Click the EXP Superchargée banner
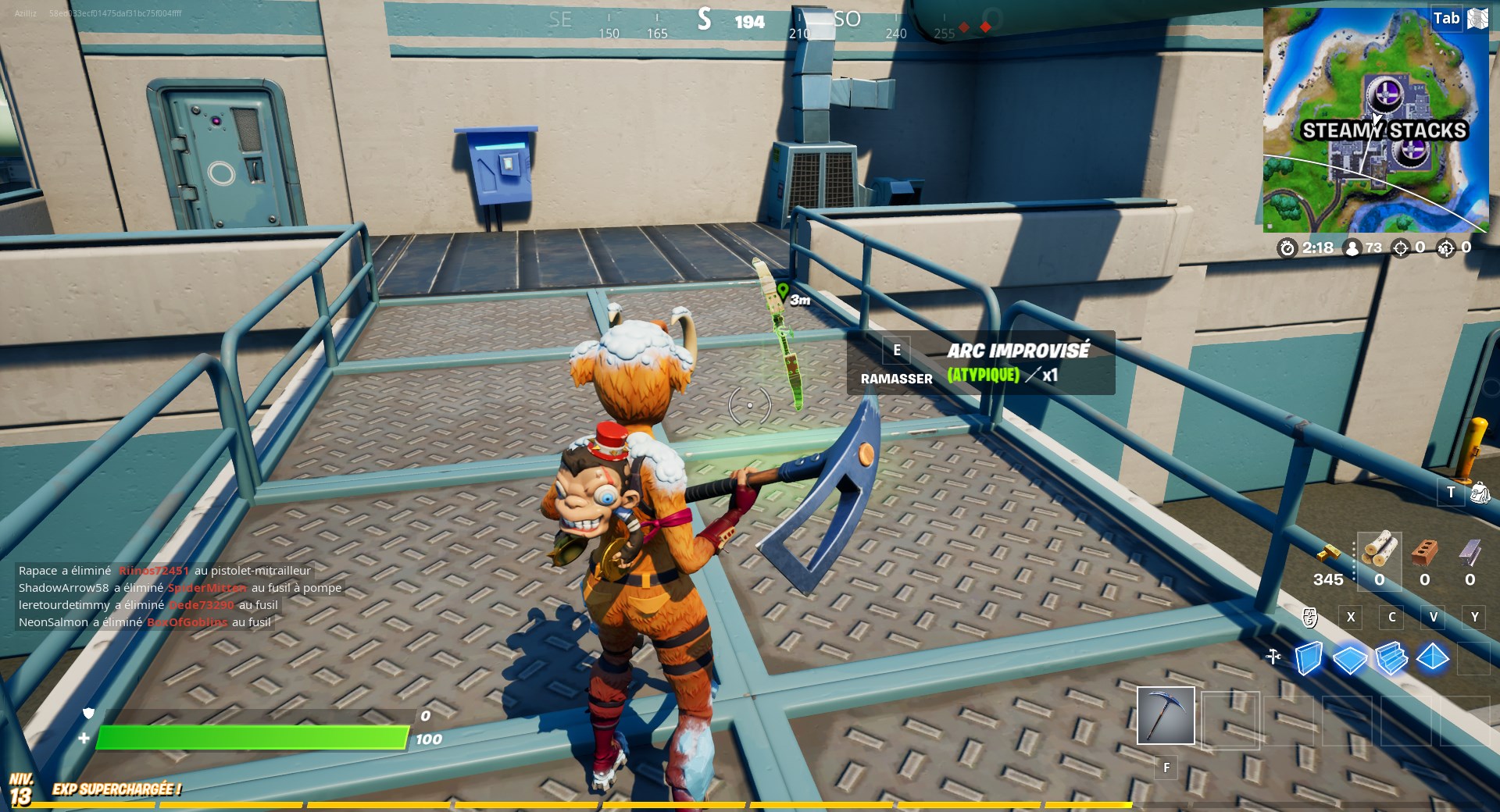The width and height of the screenshot is (1500, 812). click(117, 789)
